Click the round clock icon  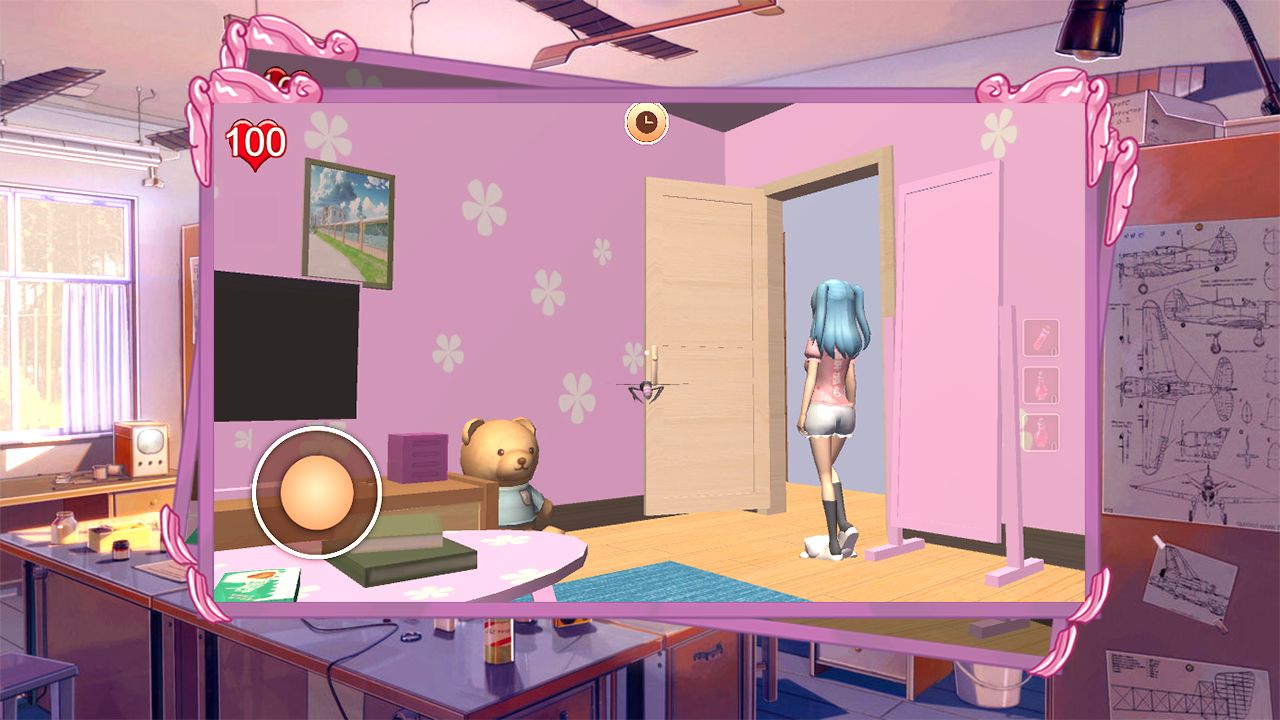click(x=647, y=122)
